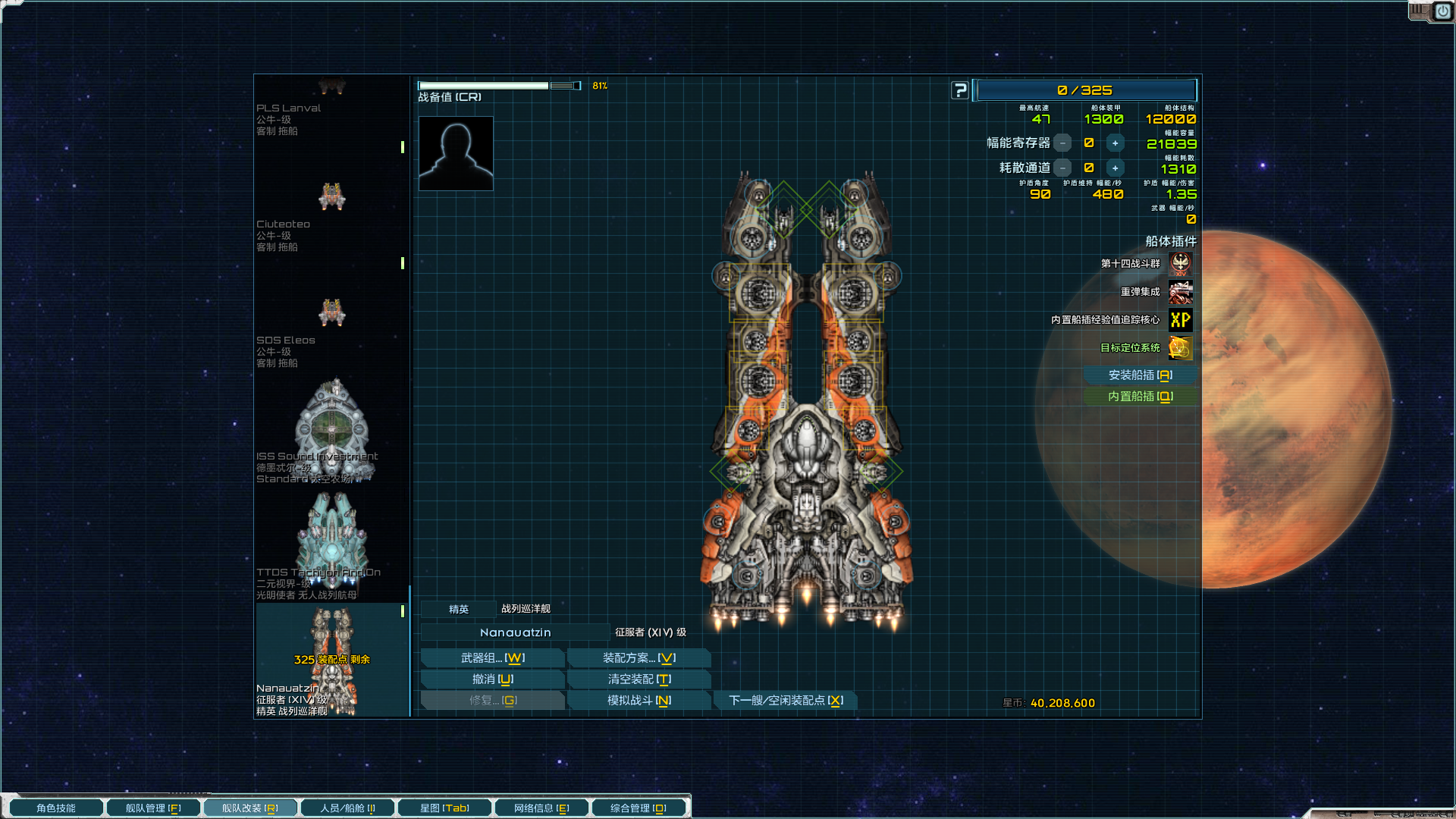Switch to the 舰队管理 fleet tab
This screenshot has width=1456, height=819.
pos(153,808)
